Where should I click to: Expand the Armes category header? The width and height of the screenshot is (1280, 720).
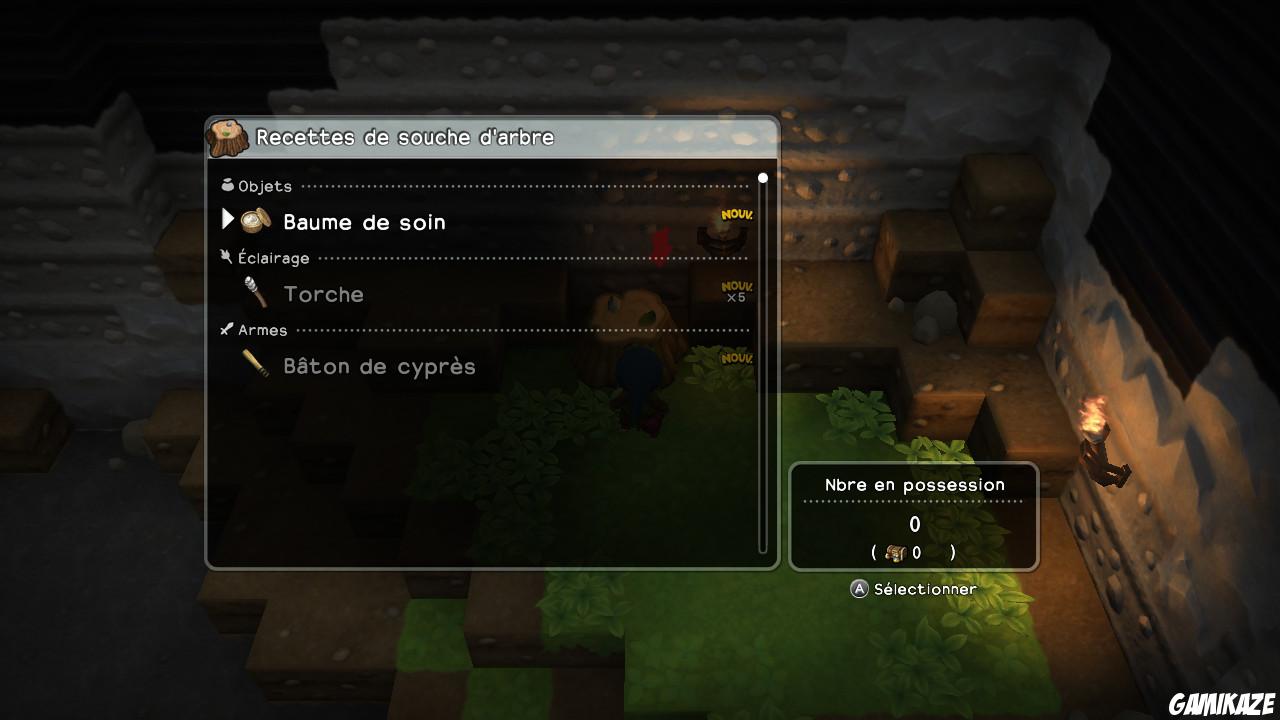261,329
